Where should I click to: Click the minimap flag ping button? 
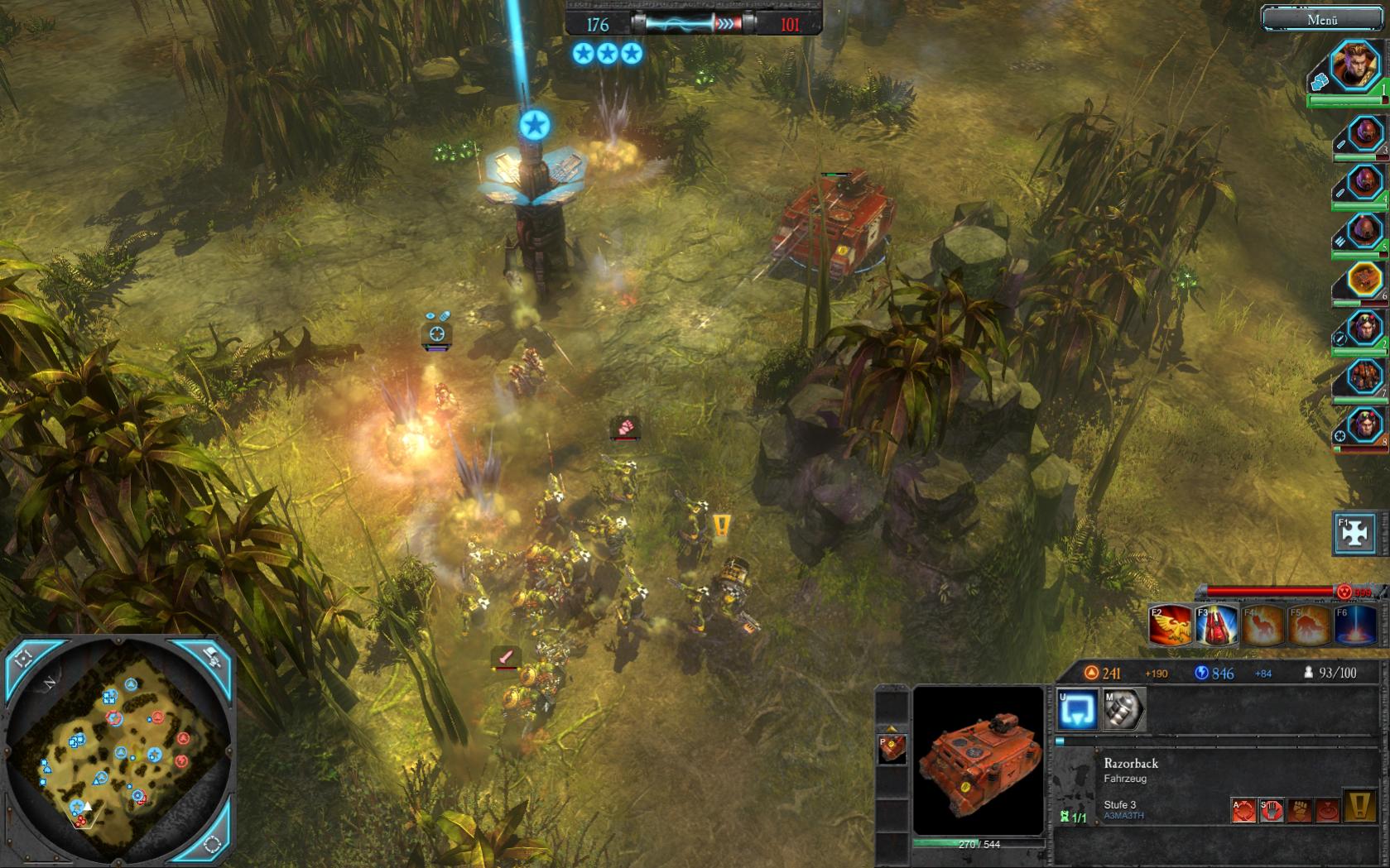[x=212, y=659]
